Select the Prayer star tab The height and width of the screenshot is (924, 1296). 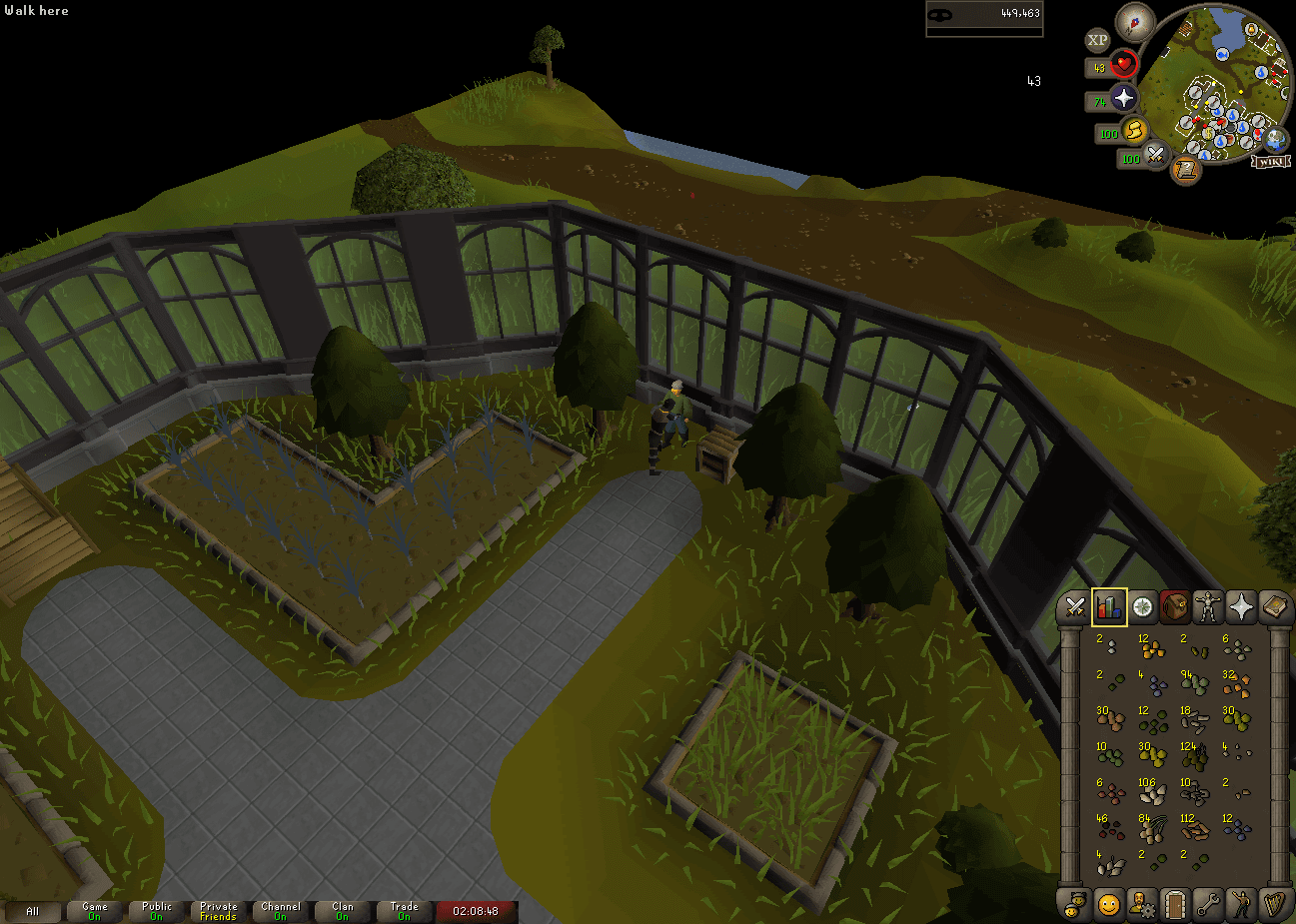coord(1242,605)
